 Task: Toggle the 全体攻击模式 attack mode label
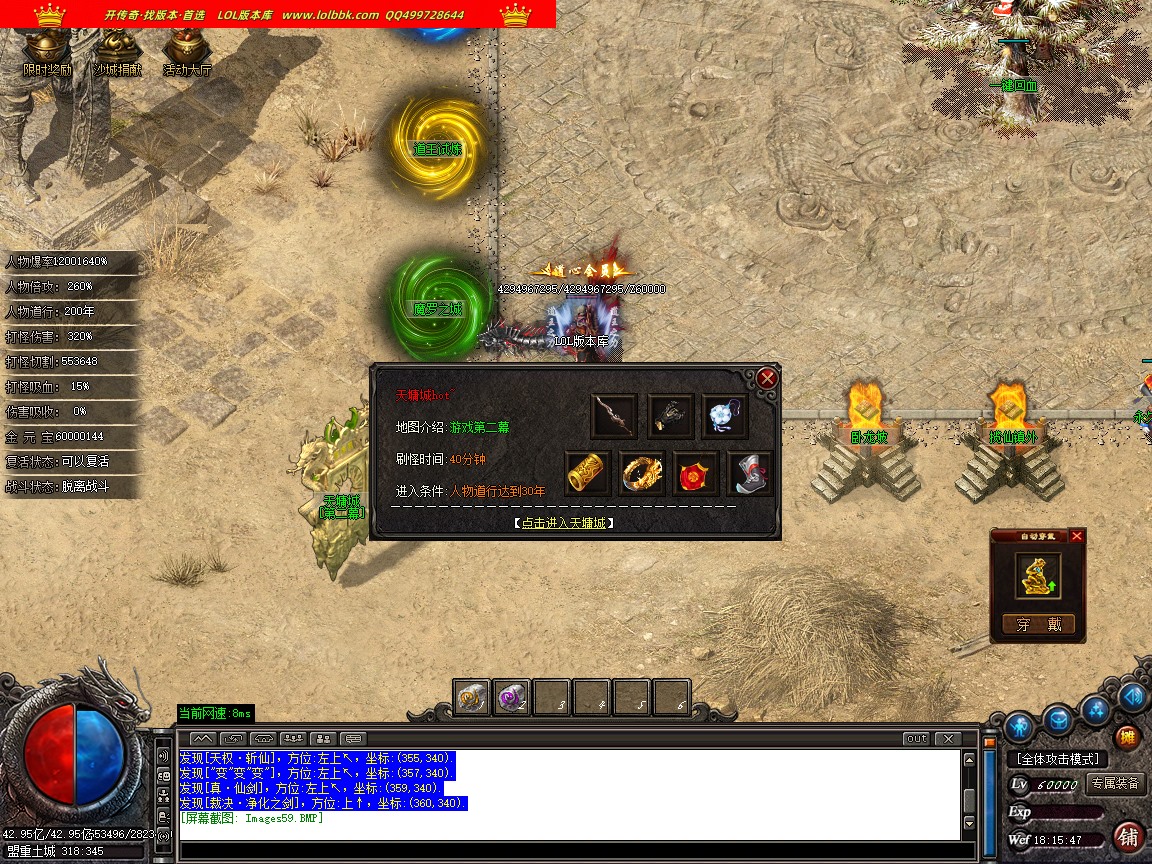coord(1058,760)
